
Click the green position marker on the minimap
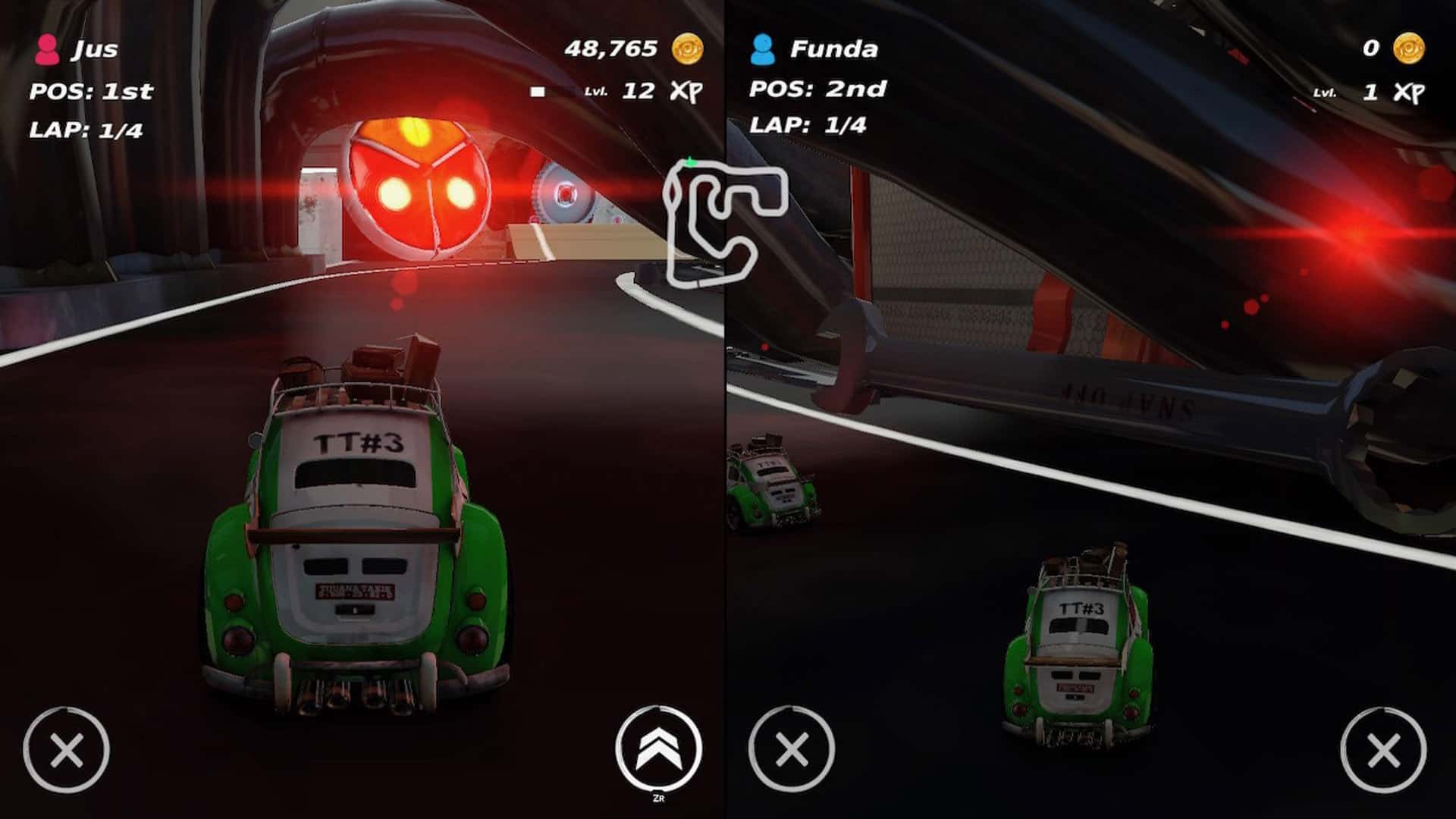691,161
